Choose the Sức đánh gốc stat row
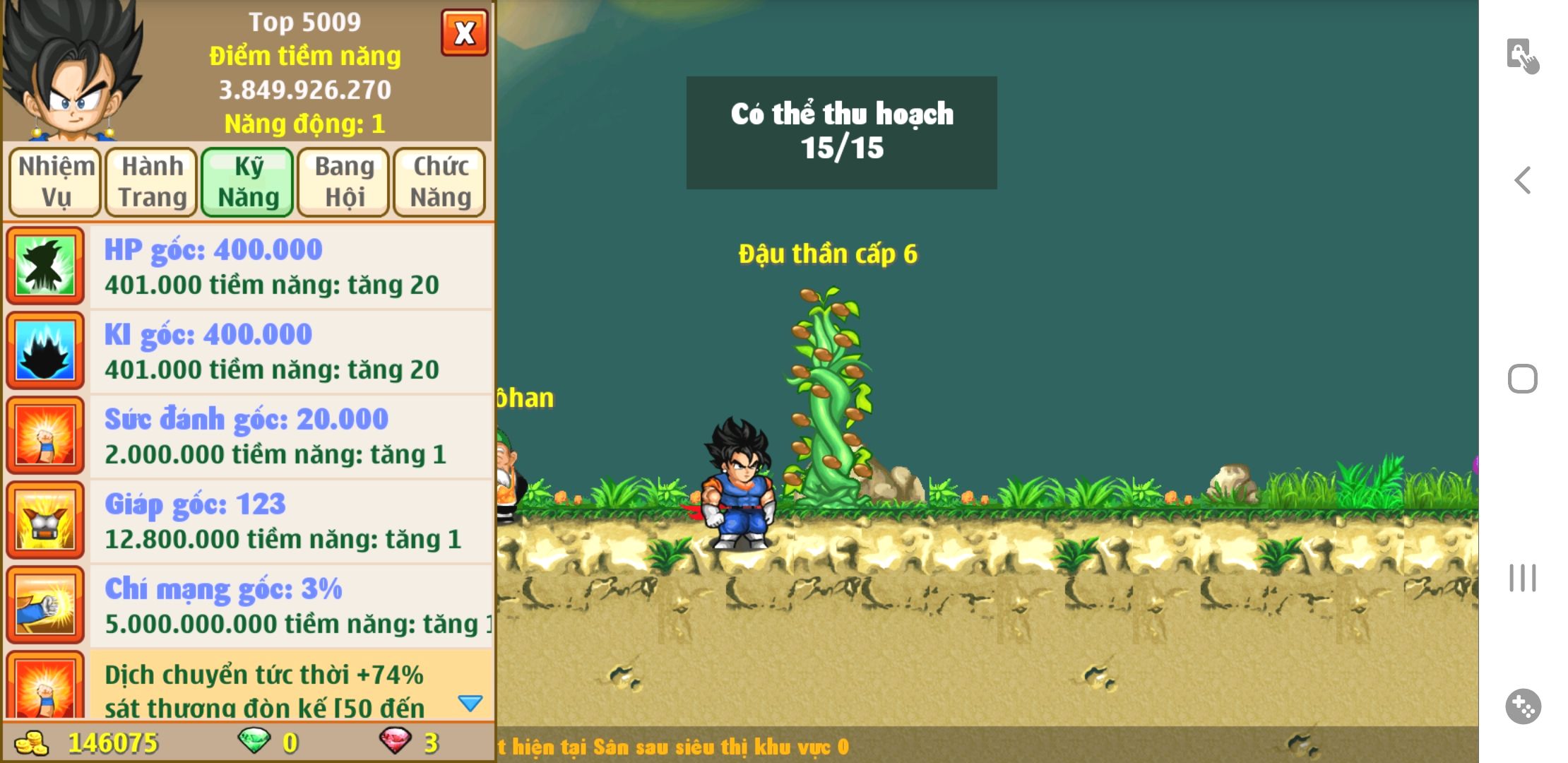The image size is (1568, 763). (x=290, y=437)
